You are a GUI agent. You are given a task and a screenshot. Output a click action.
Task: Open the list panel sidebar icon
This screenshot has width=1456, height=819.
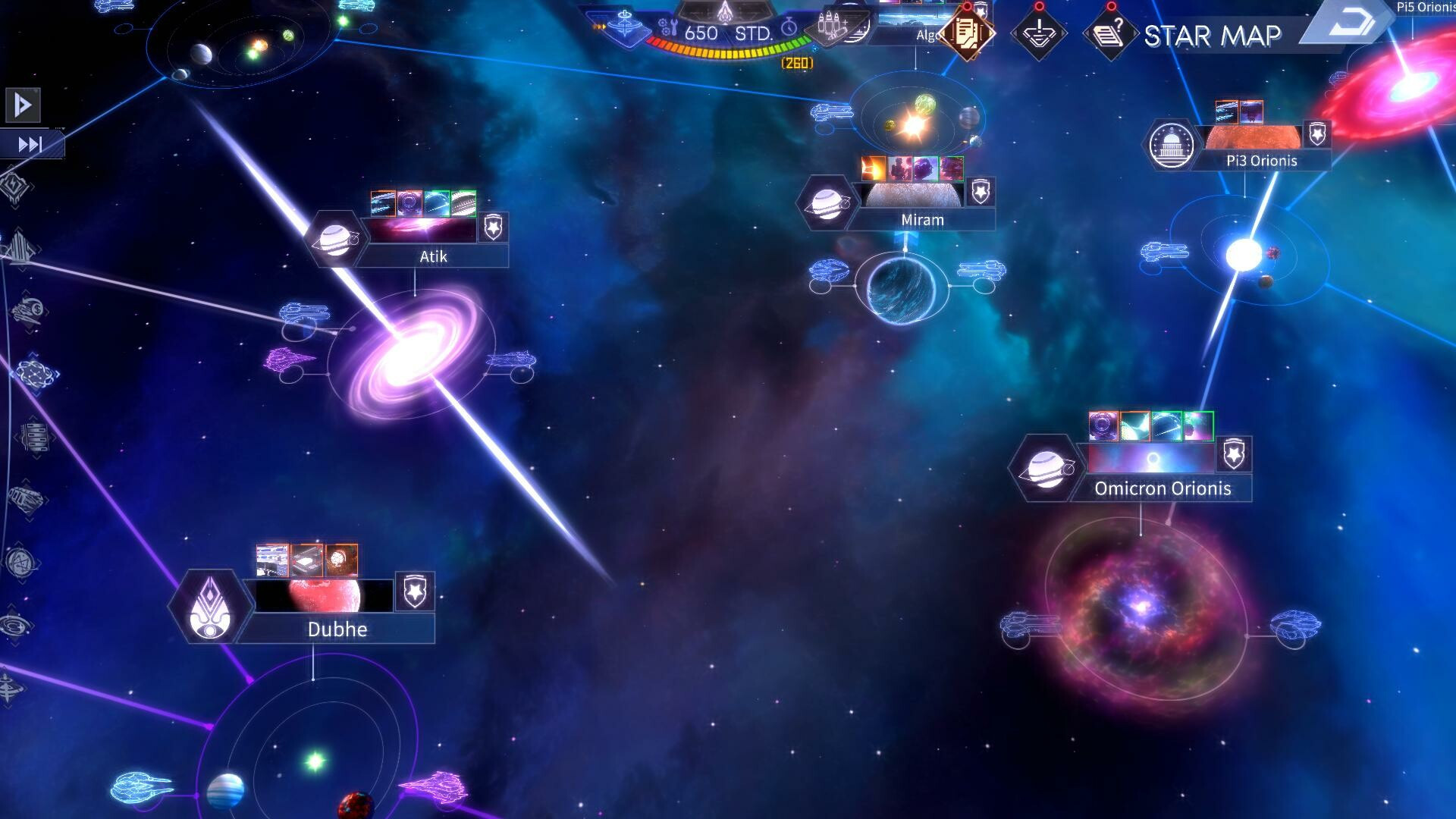[x=33, y=438]
